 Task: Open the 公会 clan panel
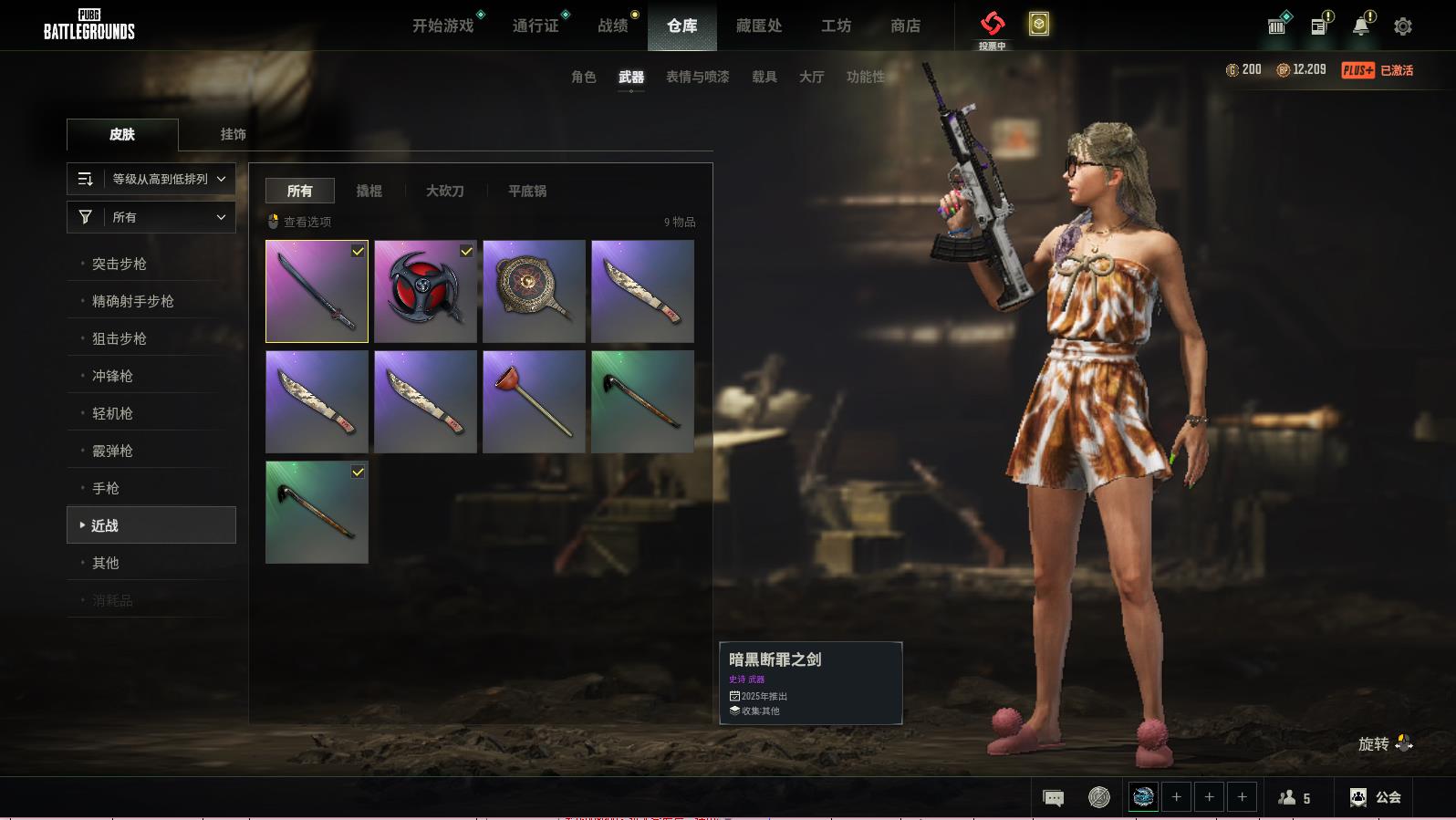click(x=1376, y=797)
